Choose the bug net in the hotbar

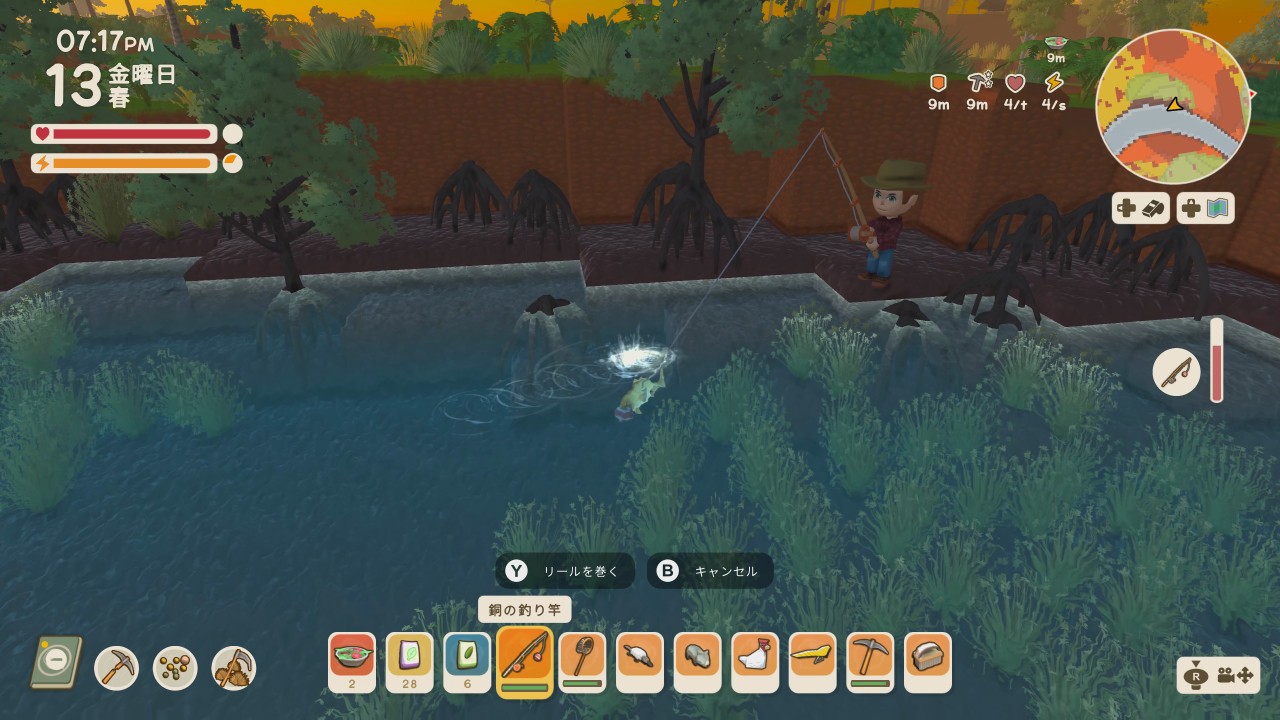tap(582, 662)
